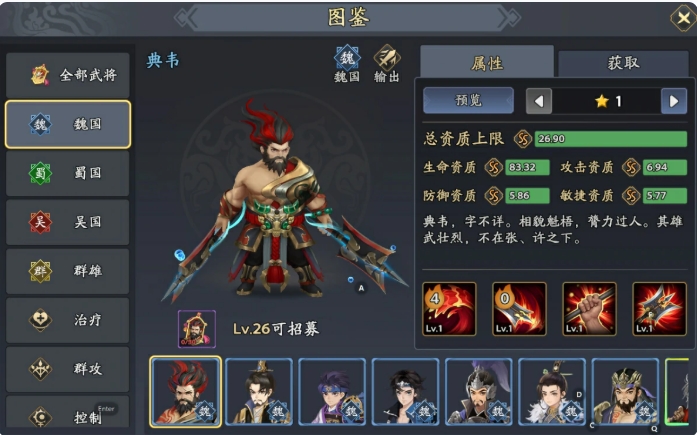View the twin halberd skill icon
The height and width of the screenshot is (435, 697).
pyautogui.click(x=659, y=308)
